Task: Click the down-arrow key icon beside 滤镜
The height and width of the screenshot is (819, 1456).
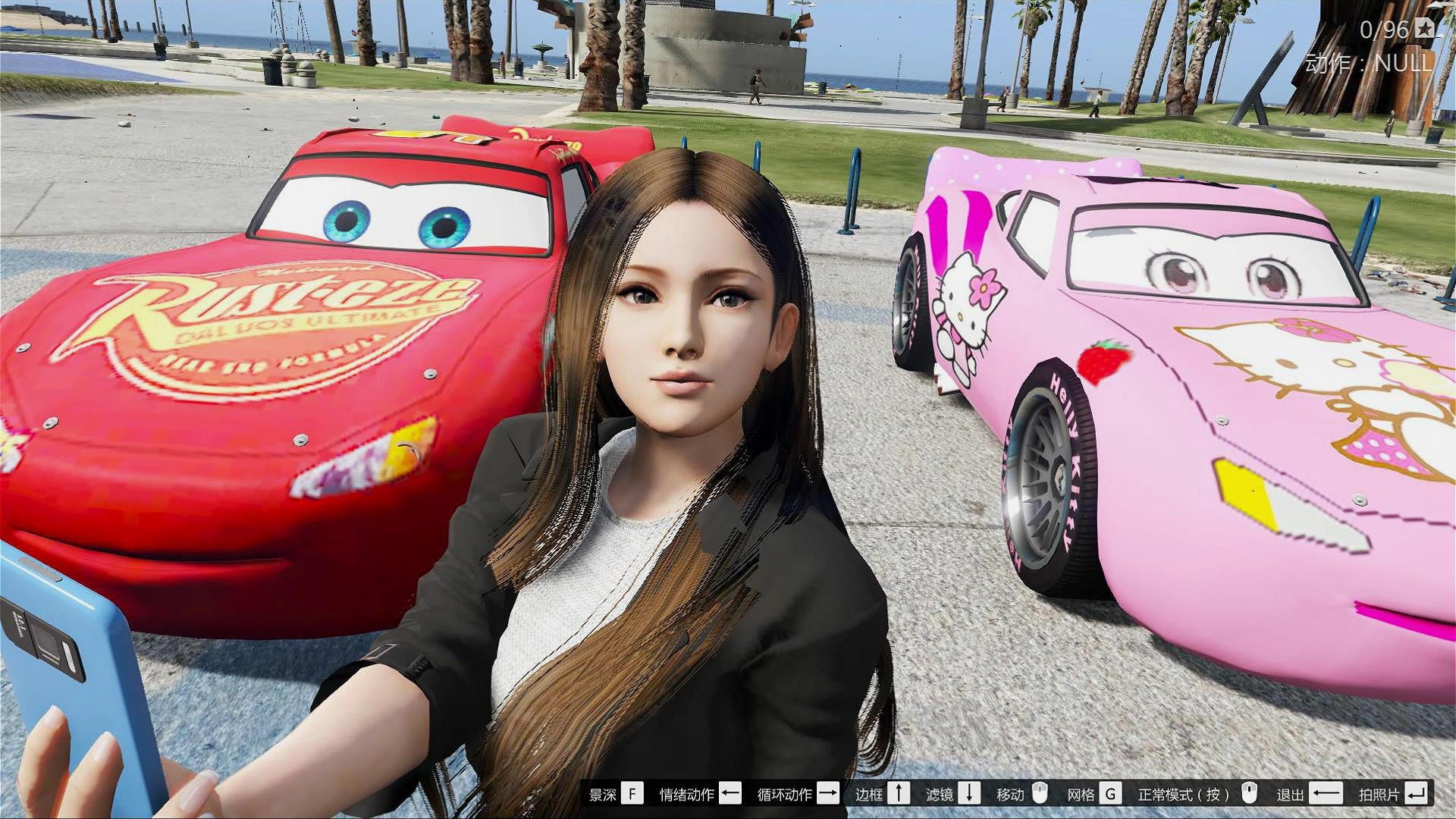Action: coord(968,795)
